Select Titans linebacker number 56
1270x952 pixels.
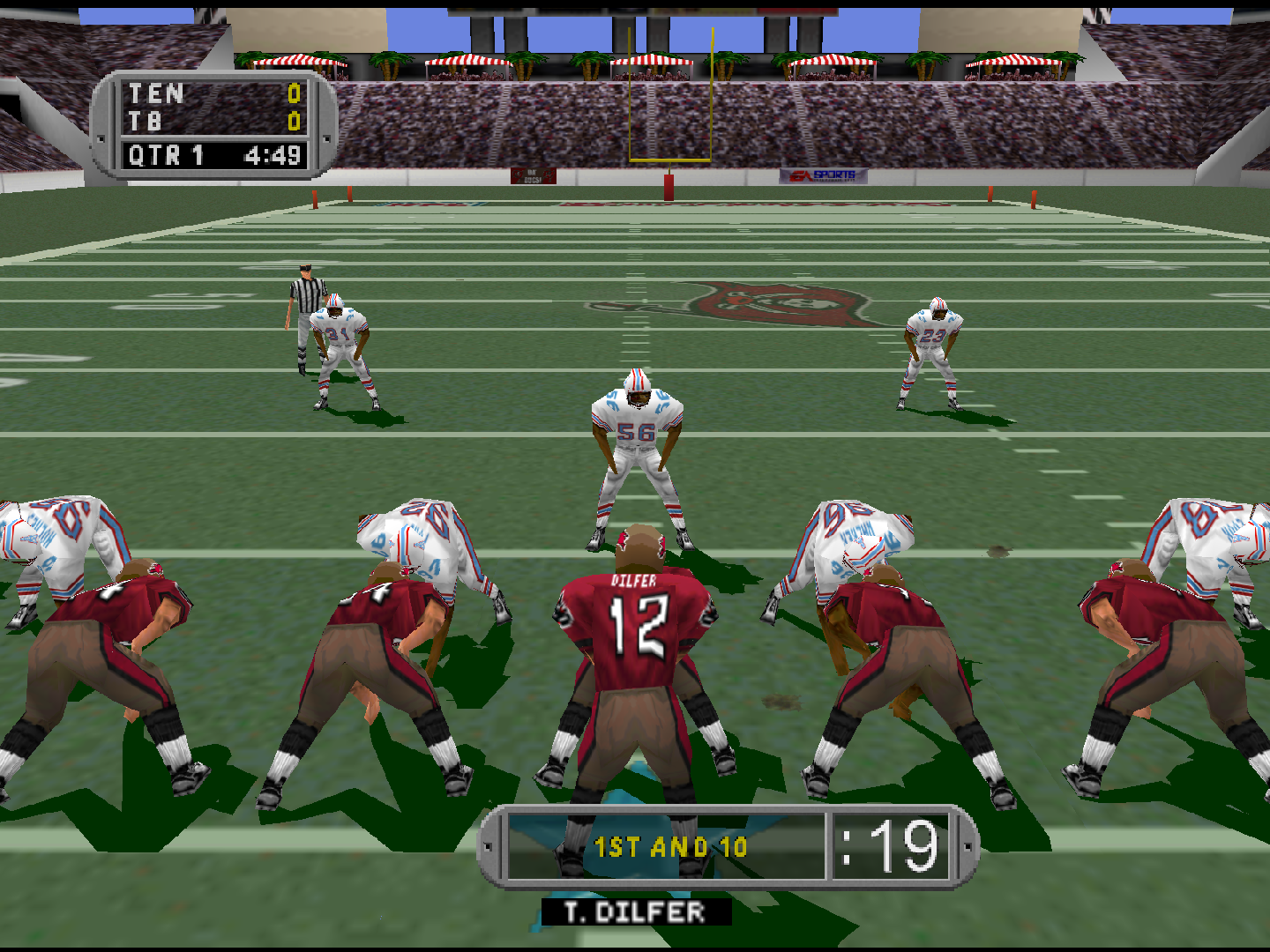tap(638, 432)
